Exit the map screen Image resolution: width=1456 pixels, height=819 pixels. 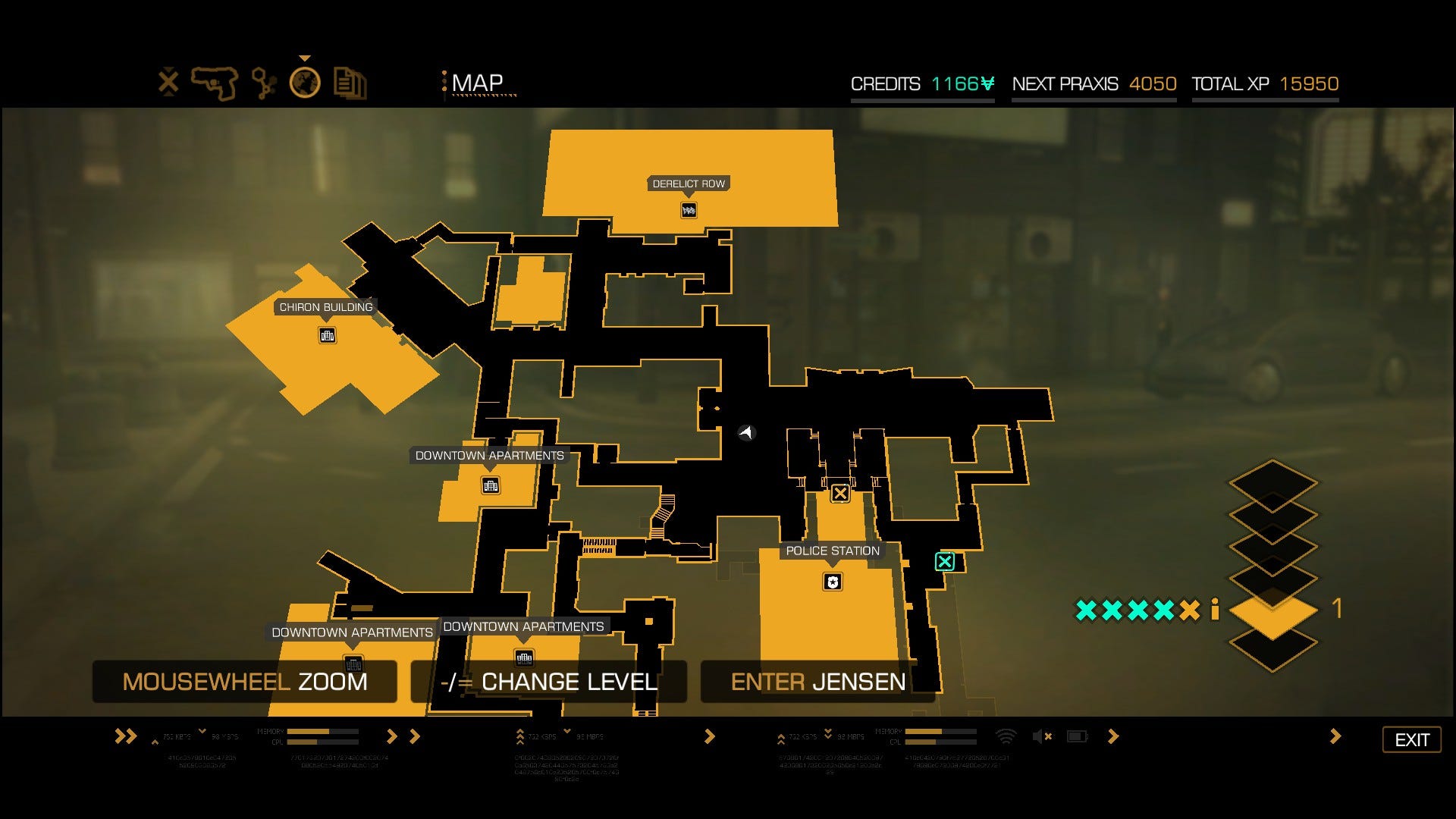[x=1411, y=739]
